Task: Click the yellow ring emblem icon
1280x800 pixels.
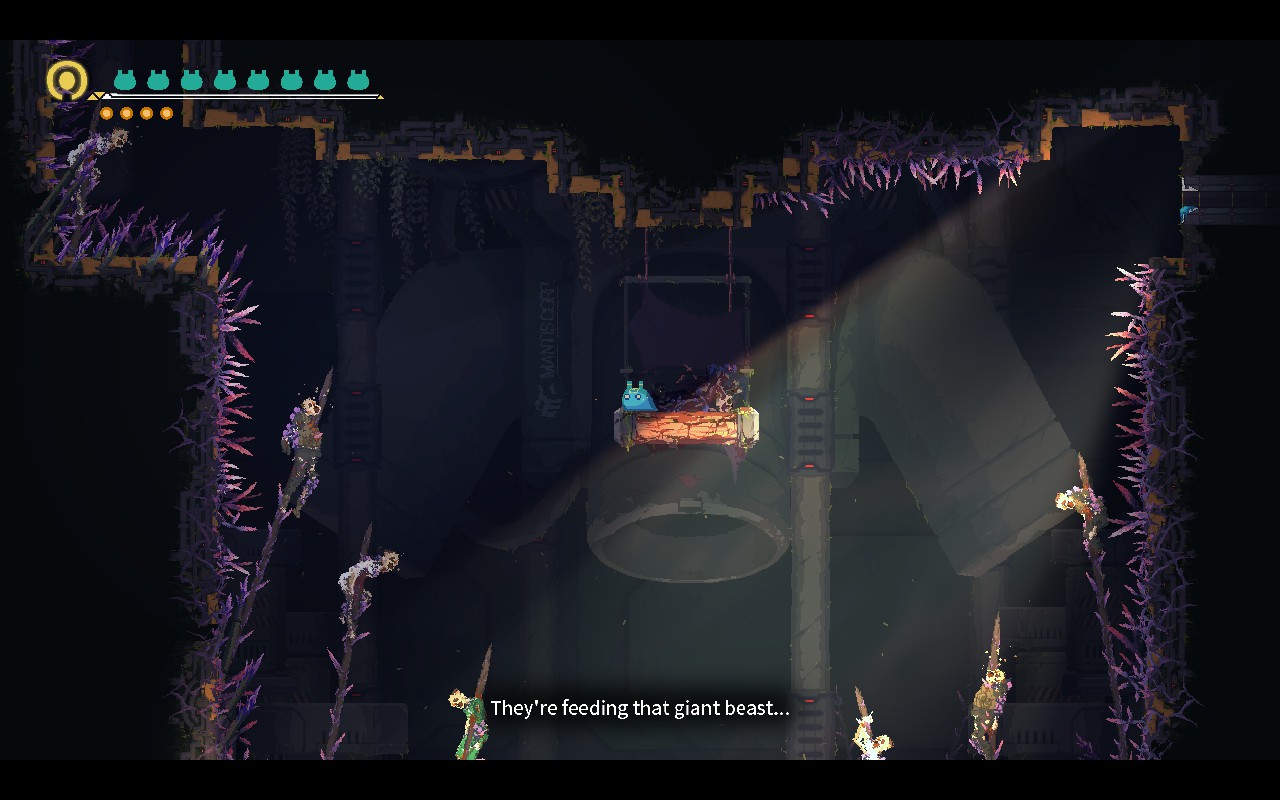Action: click(x=67, y=80)
